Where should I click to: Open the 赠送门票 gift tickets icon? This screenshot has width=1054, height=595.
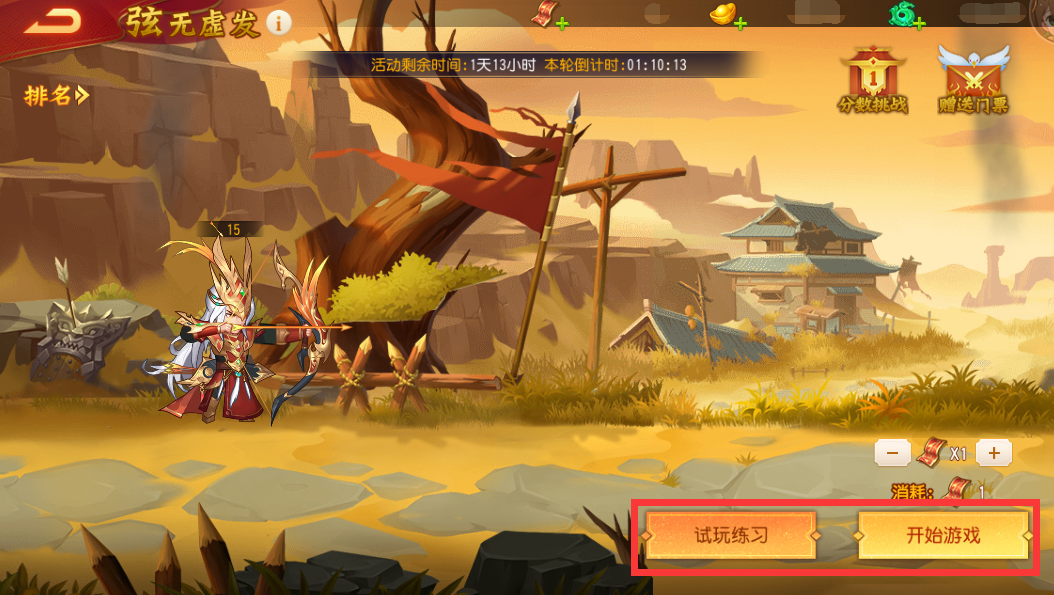click(x=972, y=78)
